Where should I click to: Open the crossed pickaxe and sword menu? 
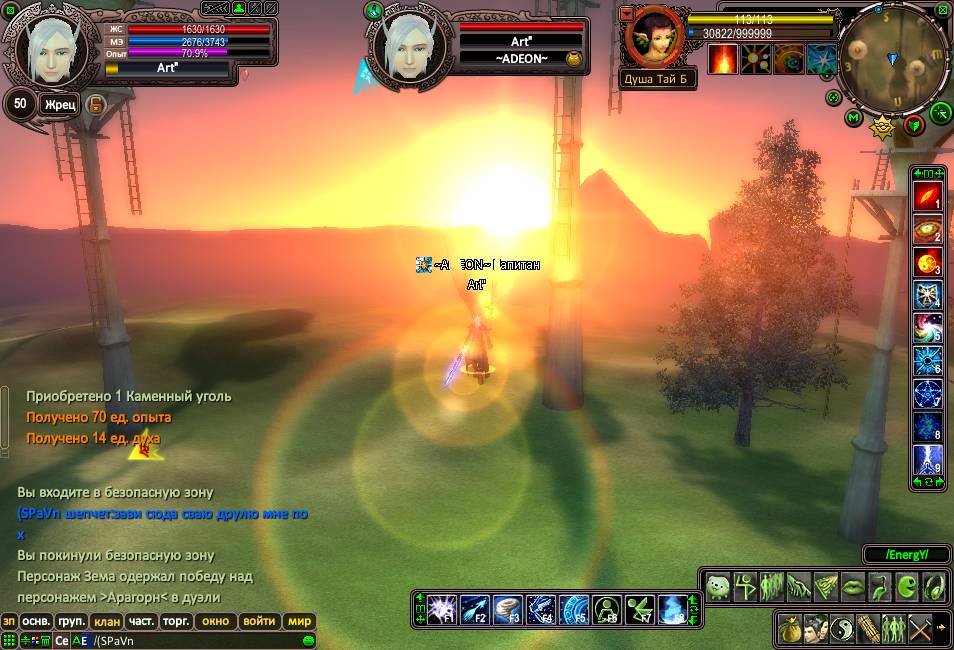pyautogui.click(x=921, y=628)
